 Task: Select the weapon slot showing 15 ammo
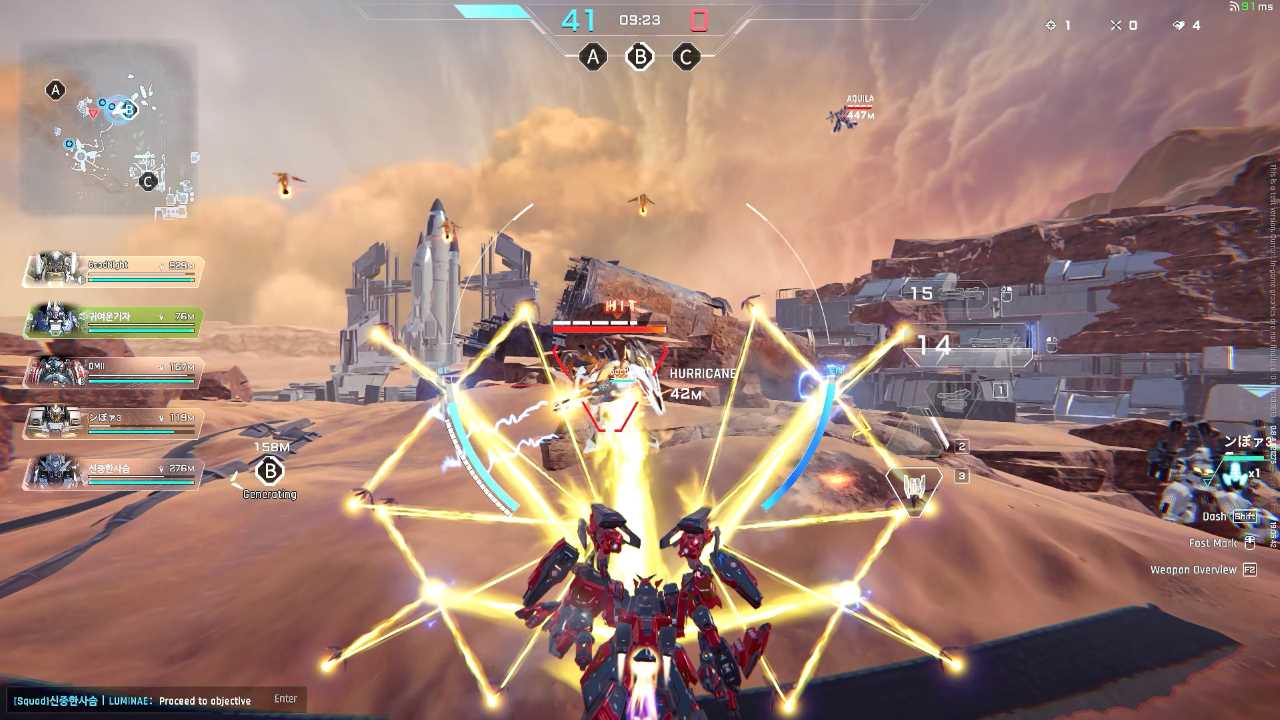tap(945, 294)
